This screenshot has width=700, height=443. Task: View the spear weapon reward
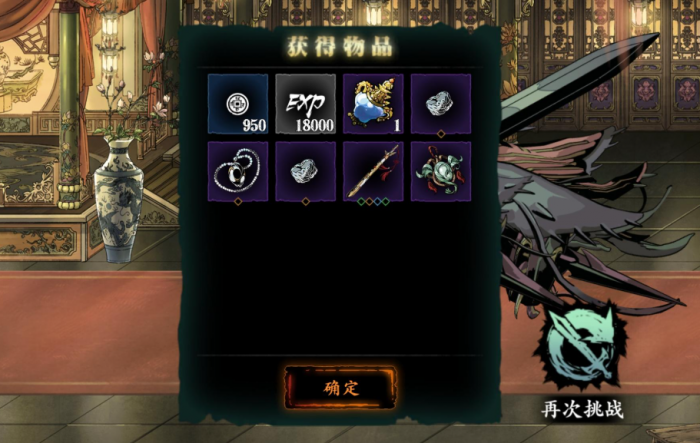pos(373,171)
